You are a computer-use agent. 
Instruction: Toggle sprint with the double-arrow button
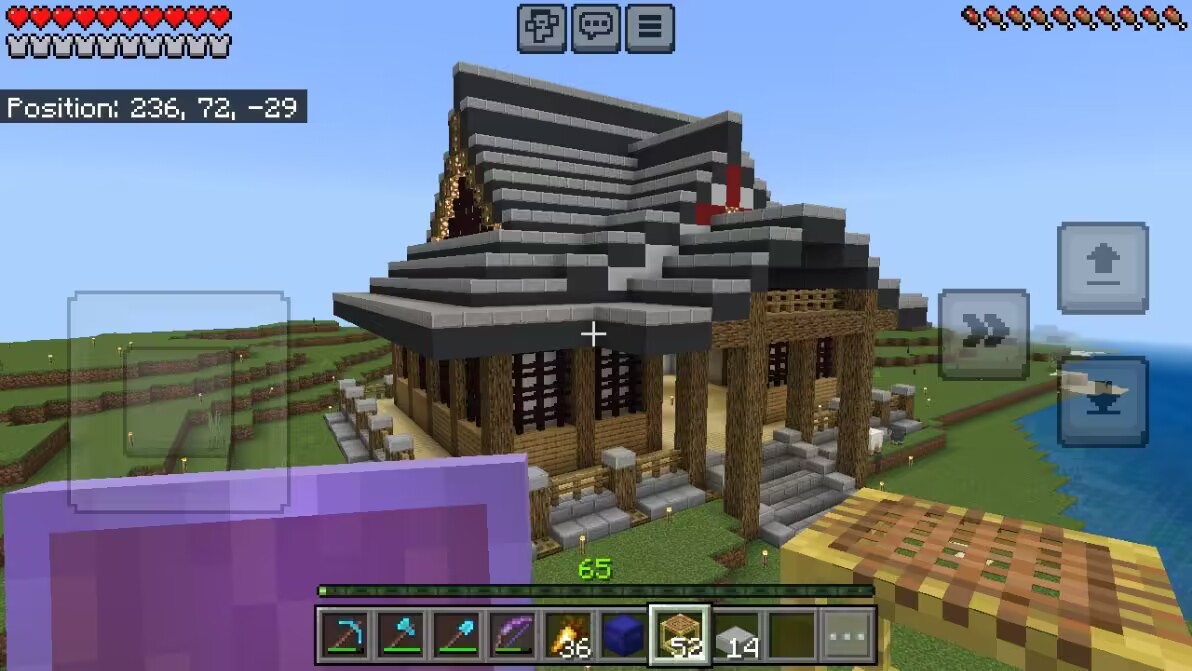click(984, 334)
